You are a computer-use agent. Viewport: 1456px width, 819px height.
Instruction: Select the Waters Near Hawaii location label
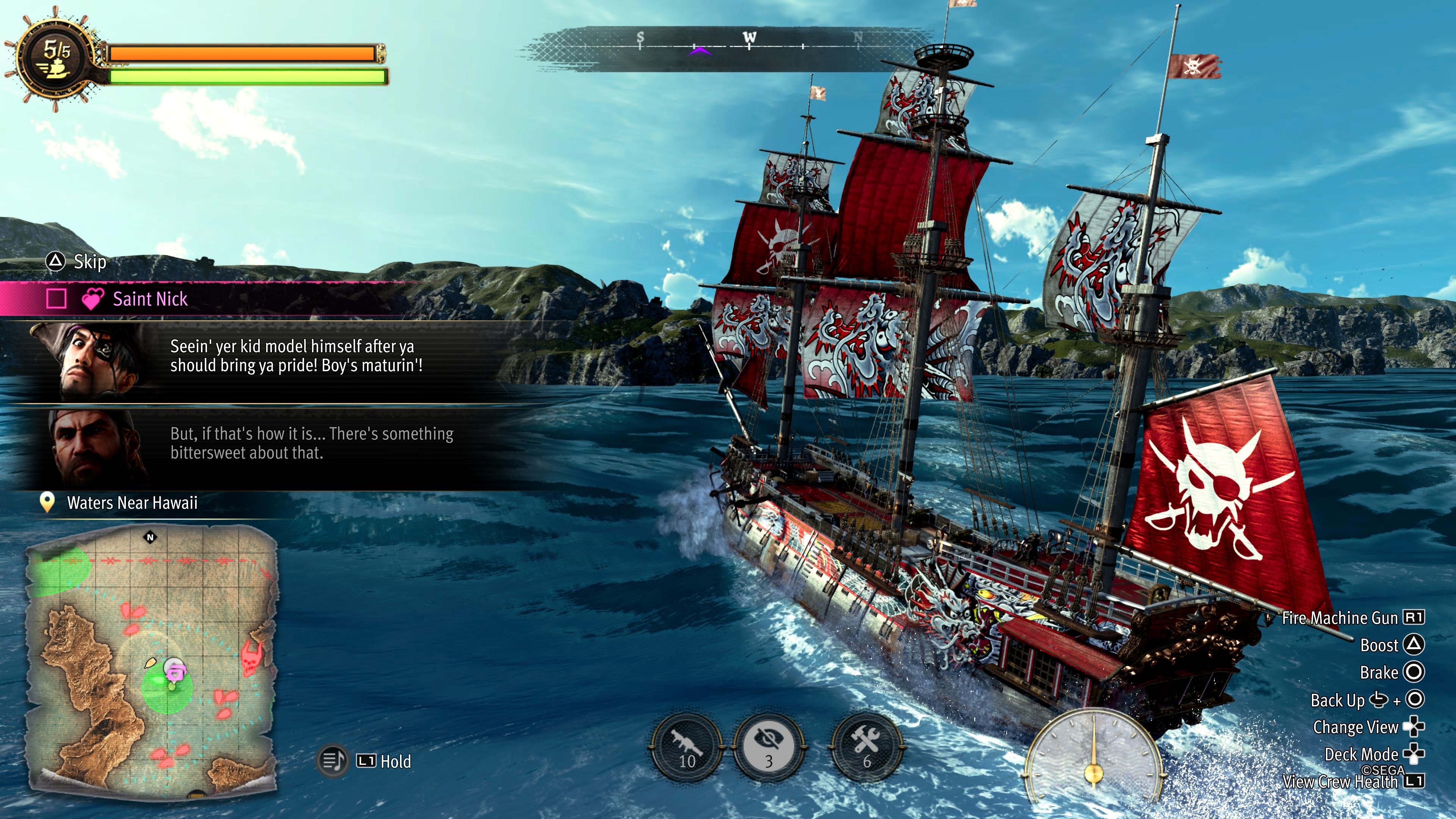(x=132, y=502)
